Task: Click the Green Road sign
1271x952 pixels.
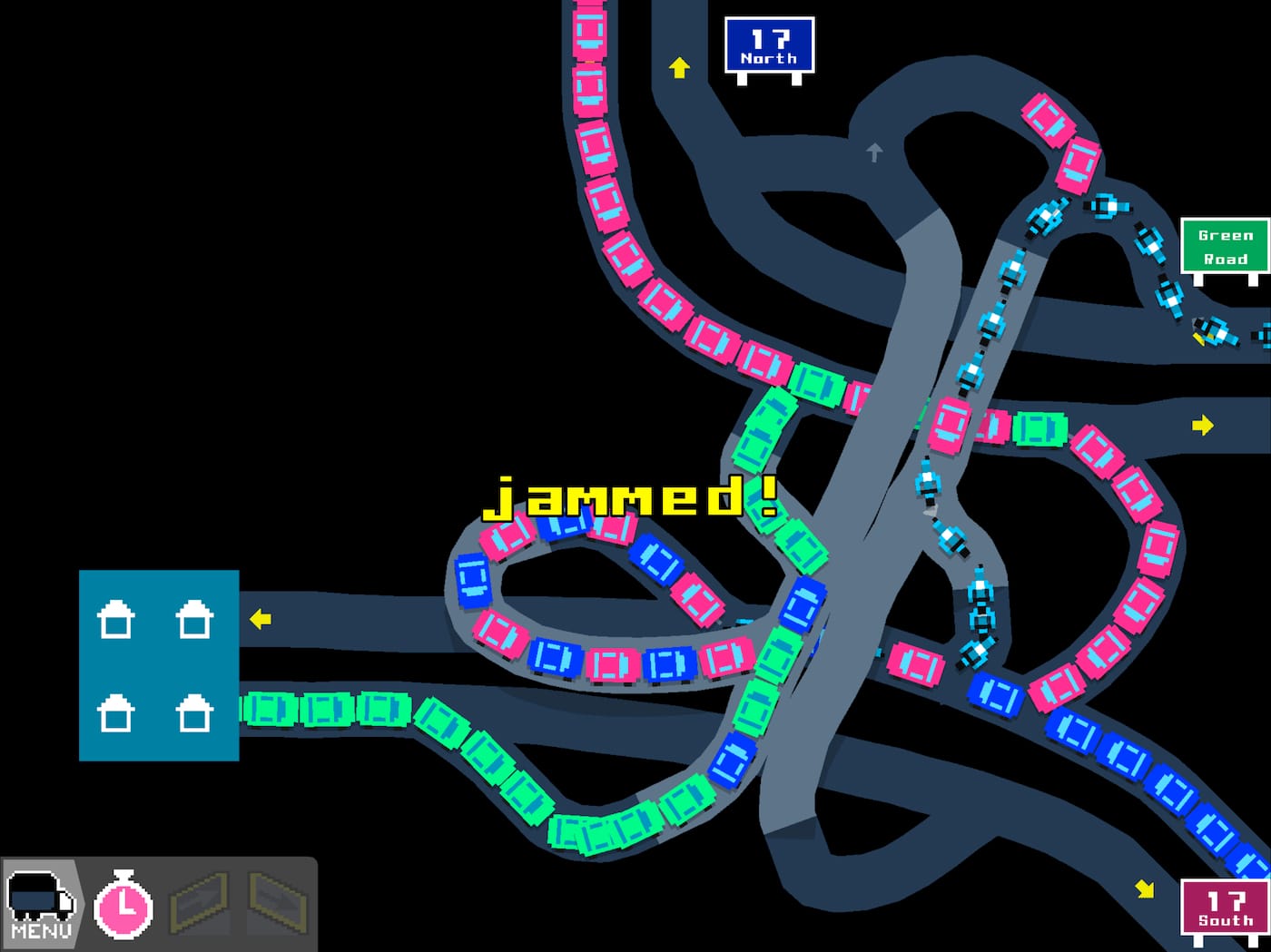Action: (1226, 246)
